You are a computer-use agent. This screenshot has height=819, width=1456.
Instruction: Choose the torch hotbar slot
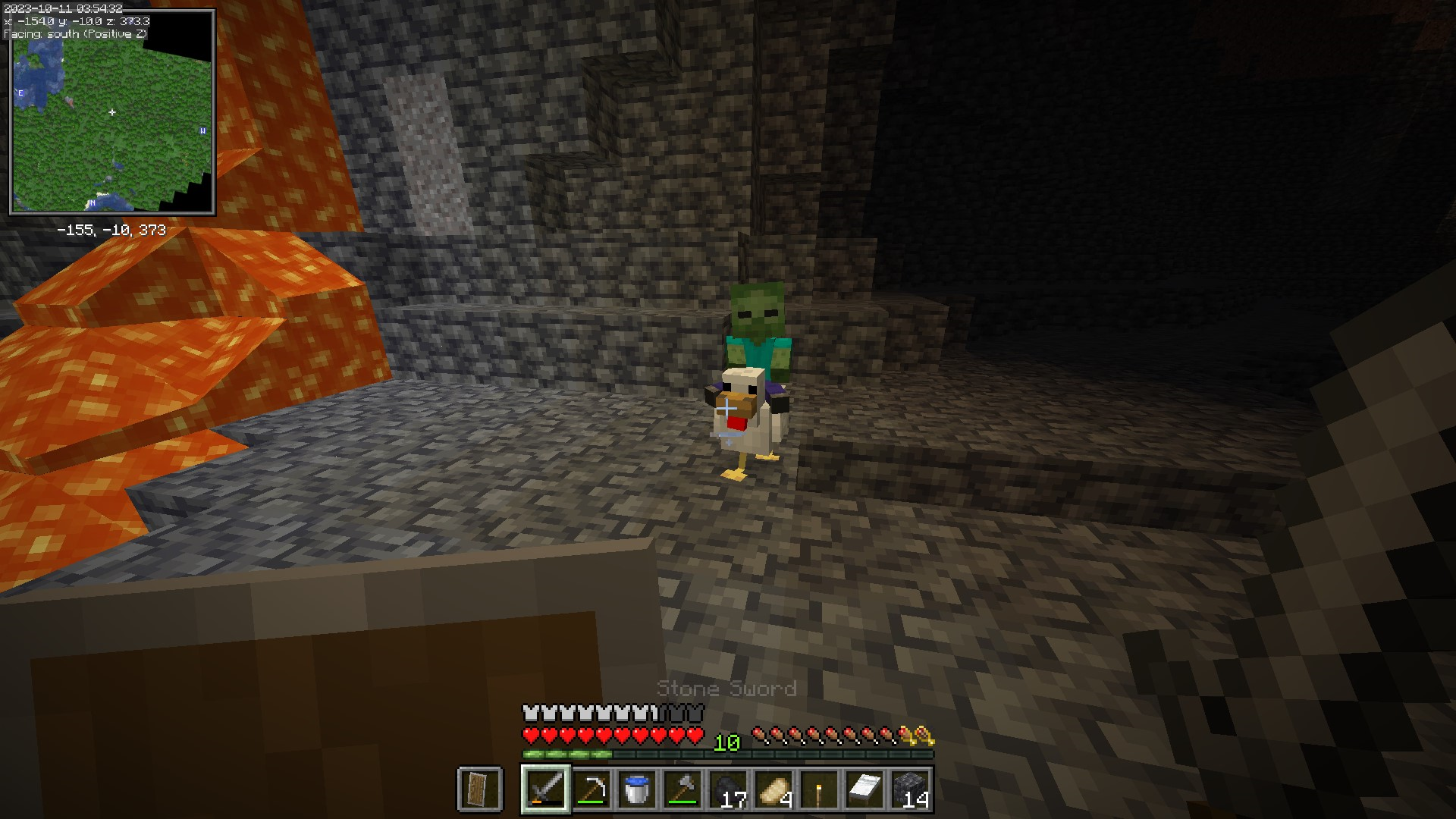pyautogui.click(x=819, y=789)
